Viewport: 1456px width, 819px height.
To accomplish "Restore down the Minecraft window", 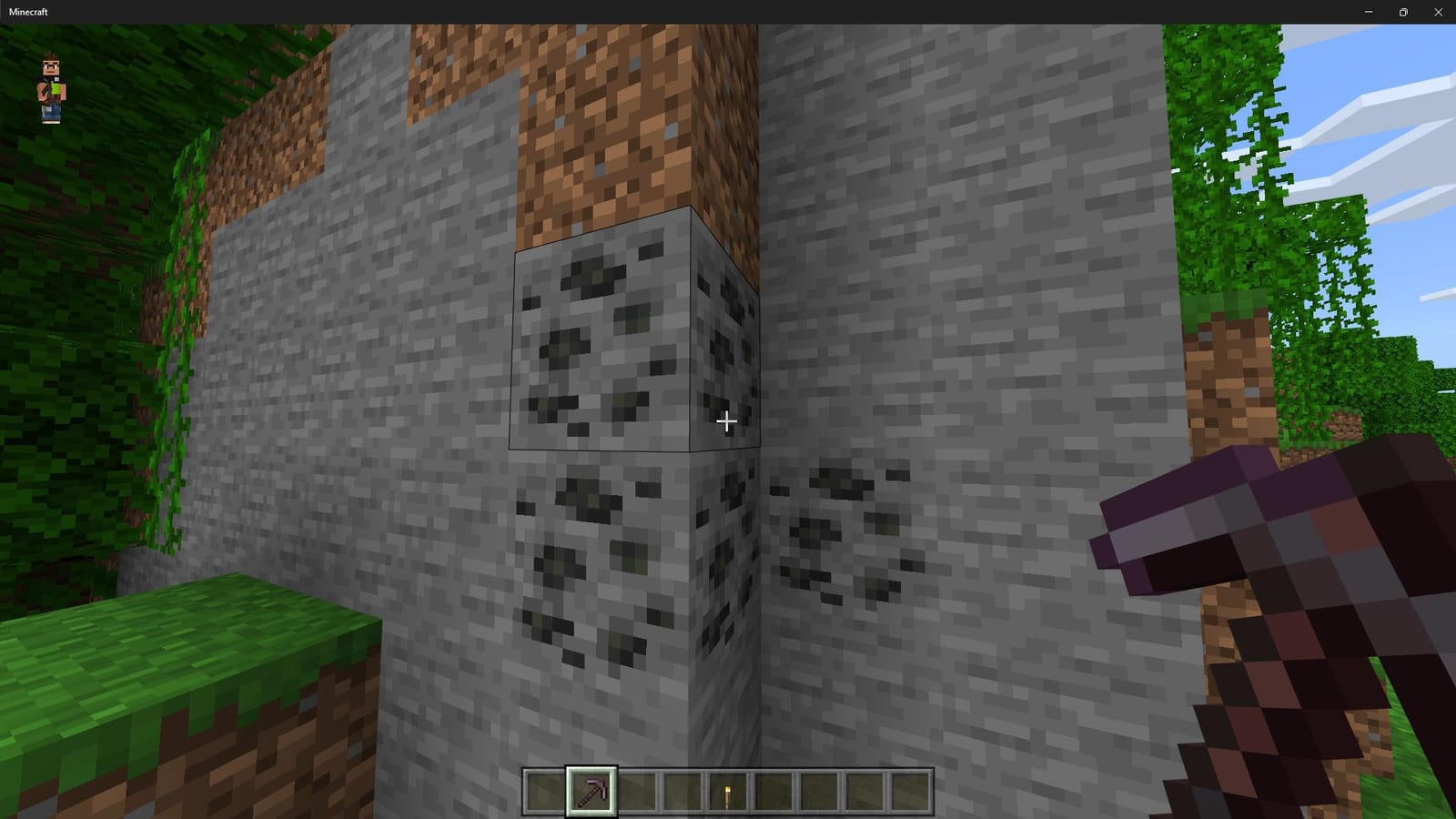I will (x=1403, y=12).
